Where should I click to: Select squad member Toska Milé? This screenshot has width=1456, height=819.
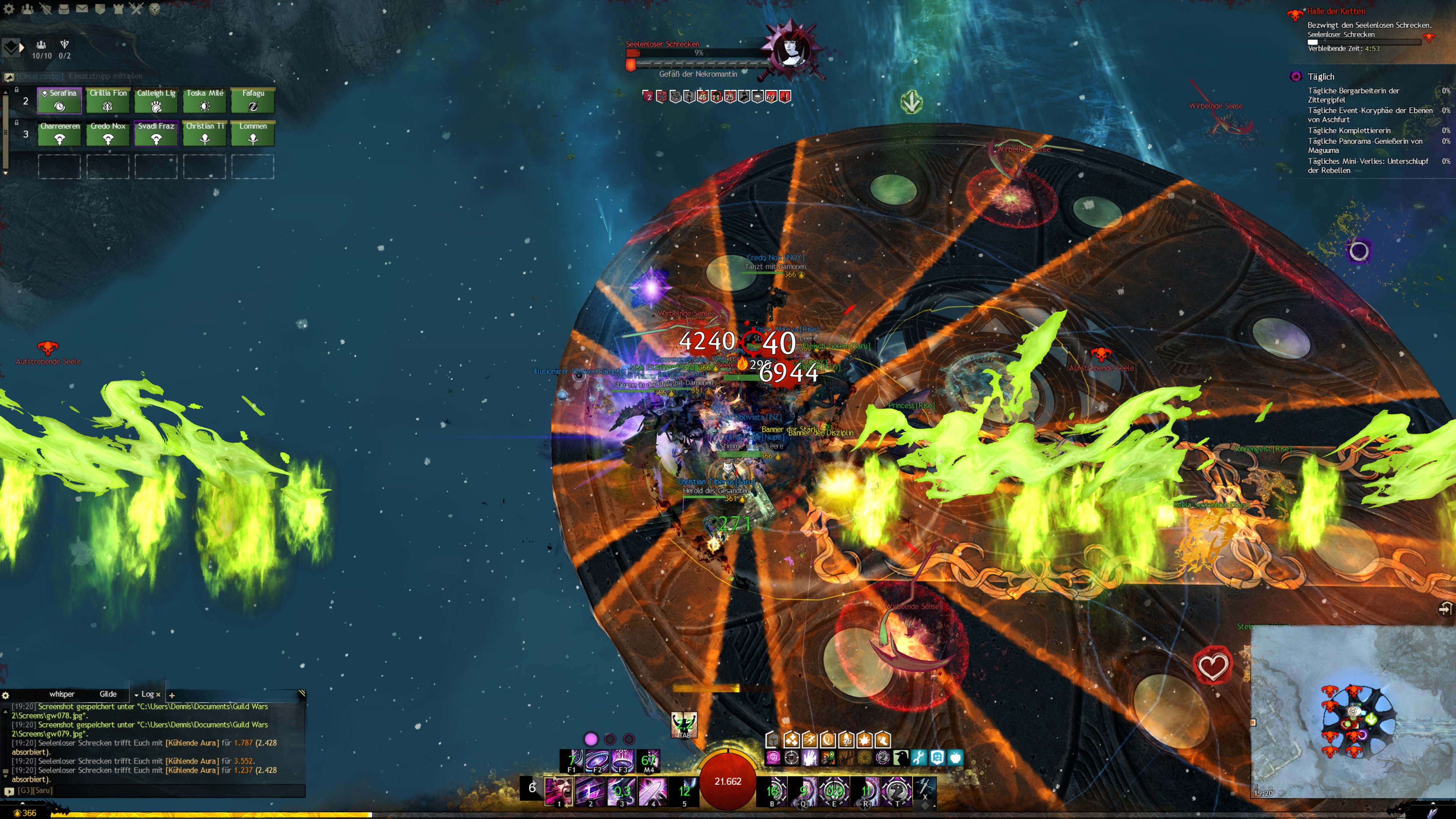[205, 100]
